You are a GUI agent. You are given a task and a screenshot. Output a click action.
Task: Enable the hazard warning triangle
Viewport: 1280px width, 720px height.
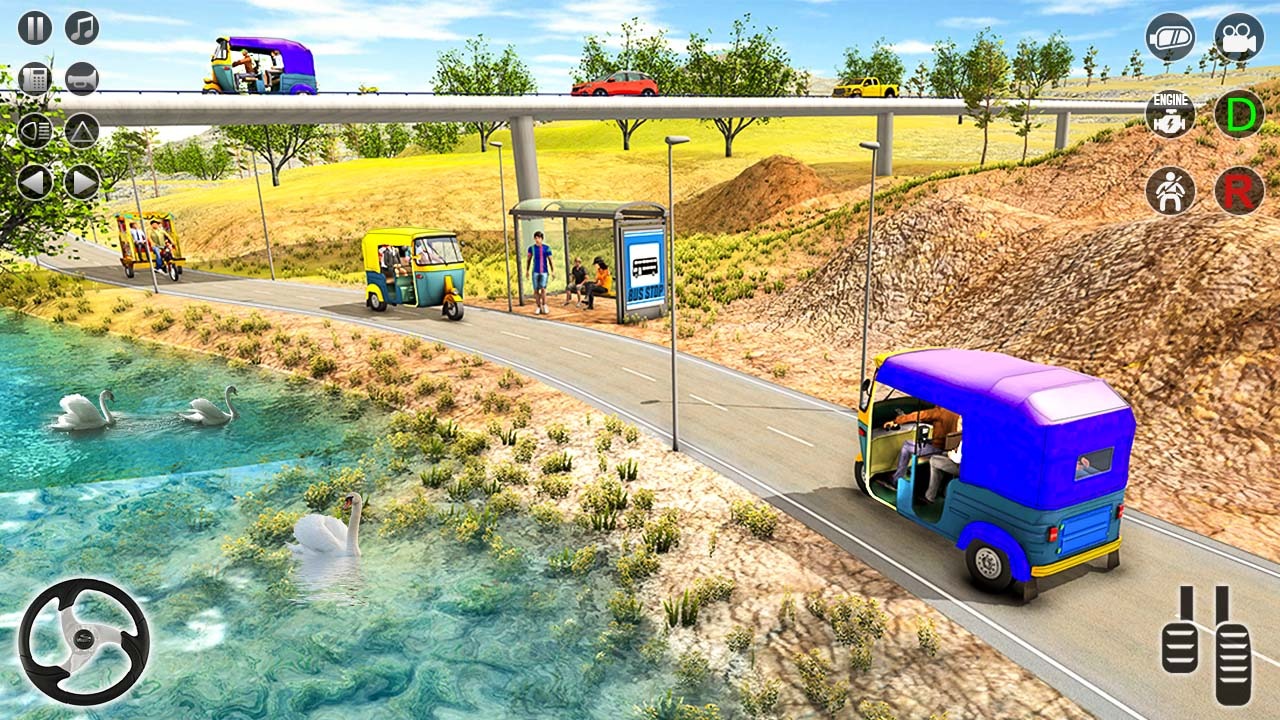[x=83, y=130]
